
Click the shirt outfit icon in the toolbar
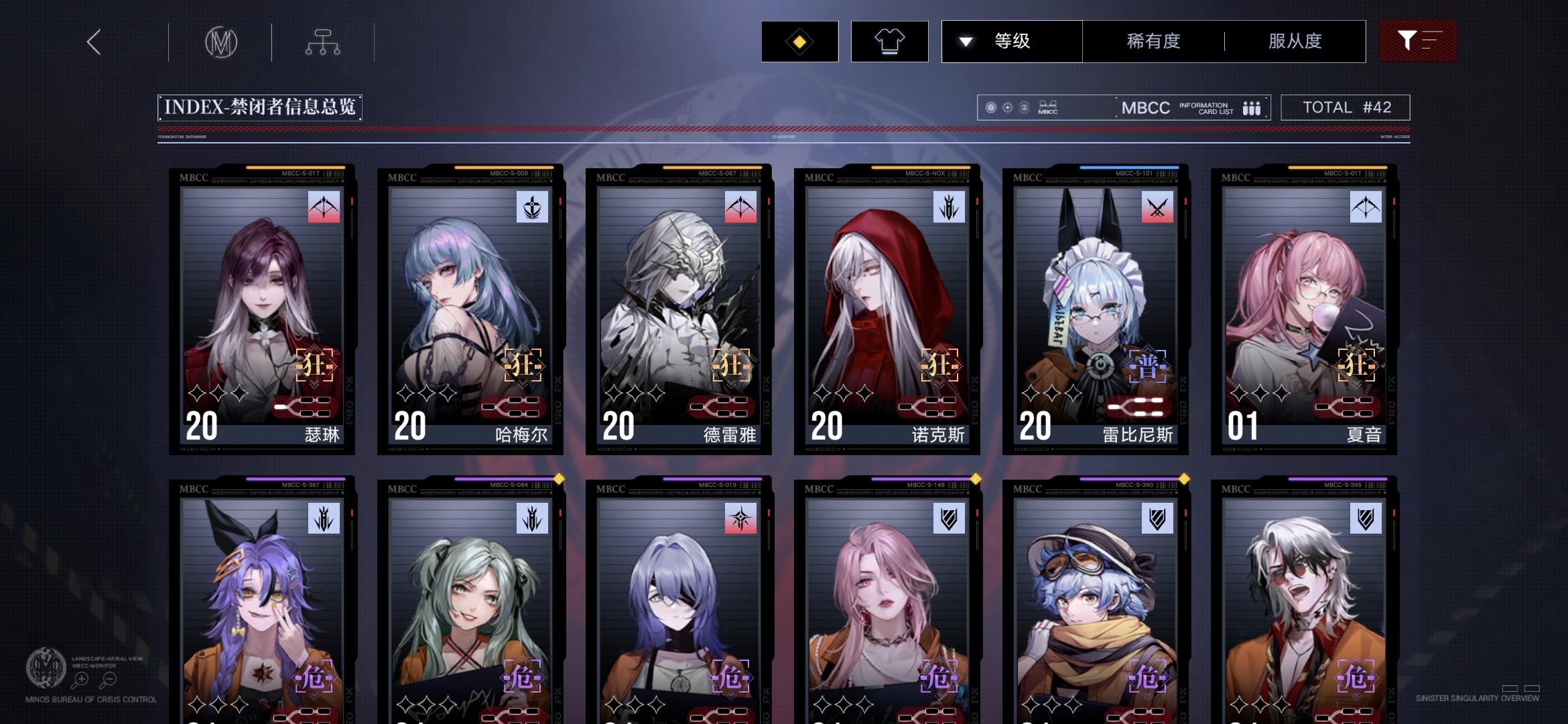[889, 41]
